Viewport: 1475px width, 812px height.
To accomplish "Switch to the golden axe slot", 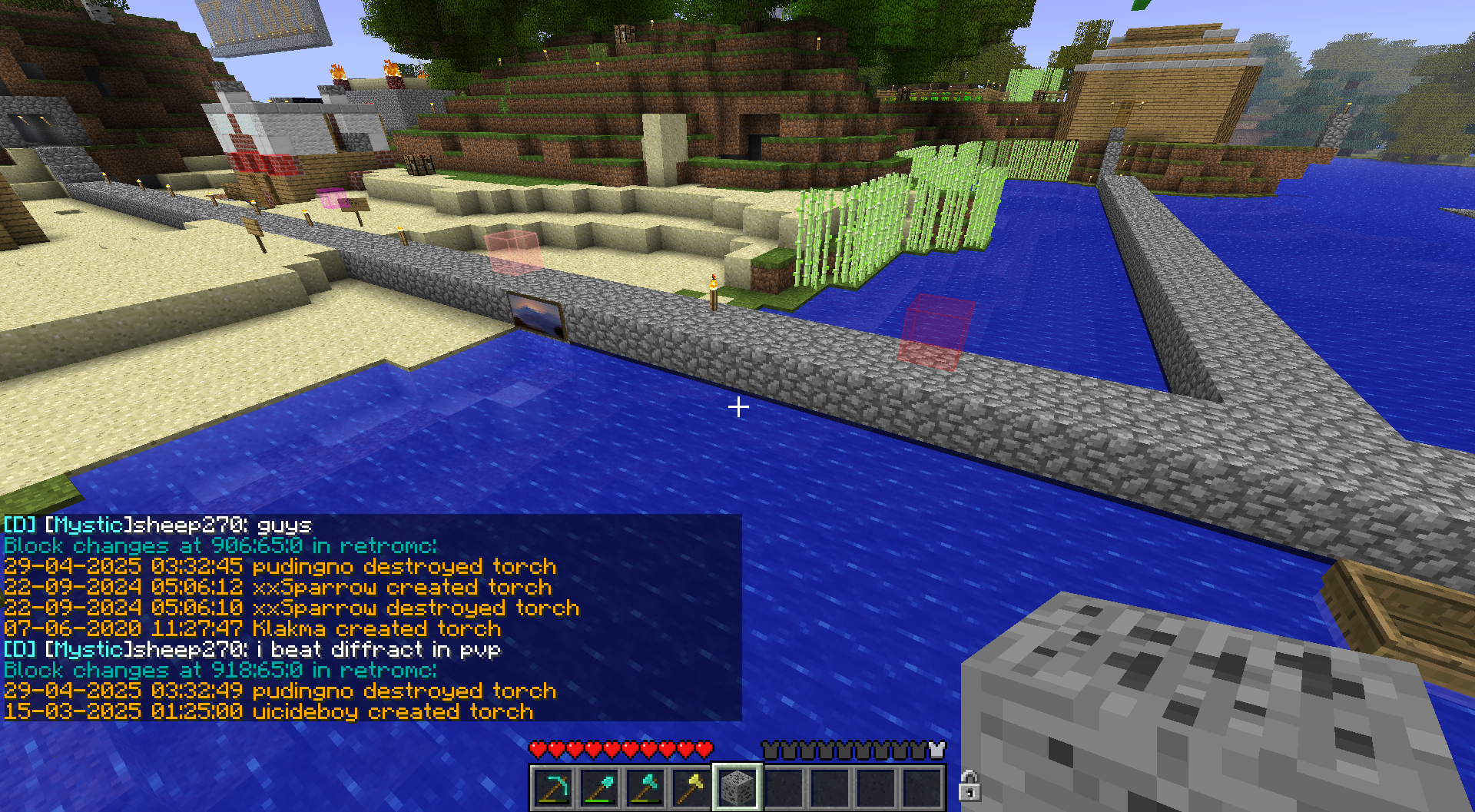I will pyautogui.click(x=691, y=787).
